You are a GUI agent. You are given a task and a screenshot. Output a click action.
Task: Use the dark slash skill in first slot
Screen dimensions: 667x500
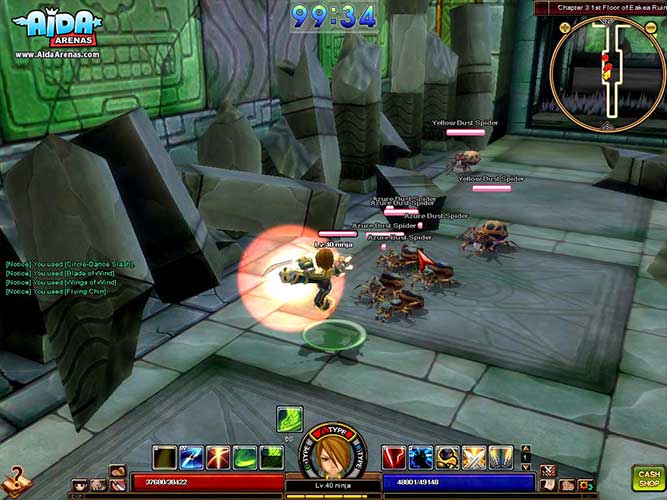tap(164, 457)
